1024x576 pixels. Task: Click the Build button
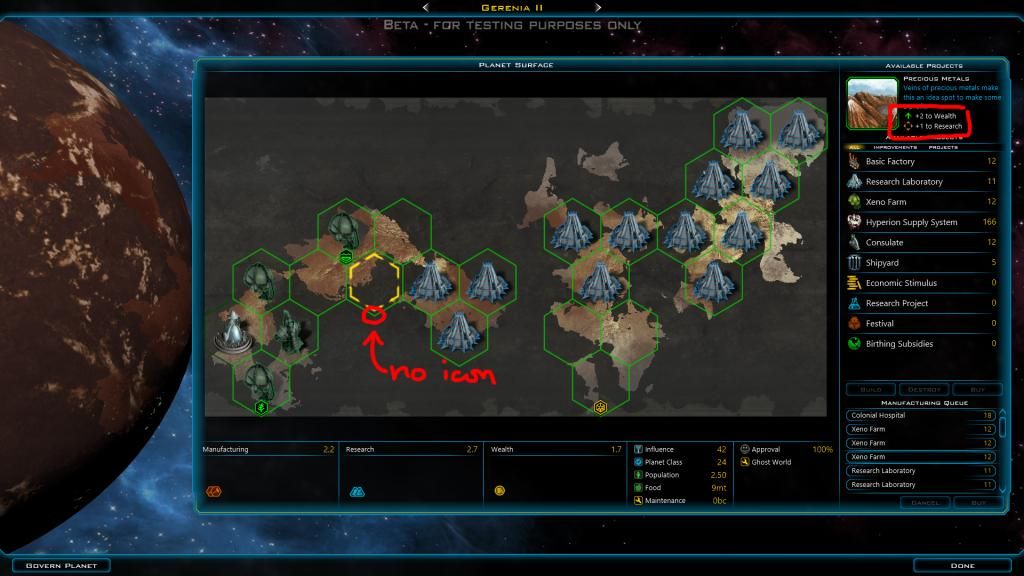tap(870, 389)
